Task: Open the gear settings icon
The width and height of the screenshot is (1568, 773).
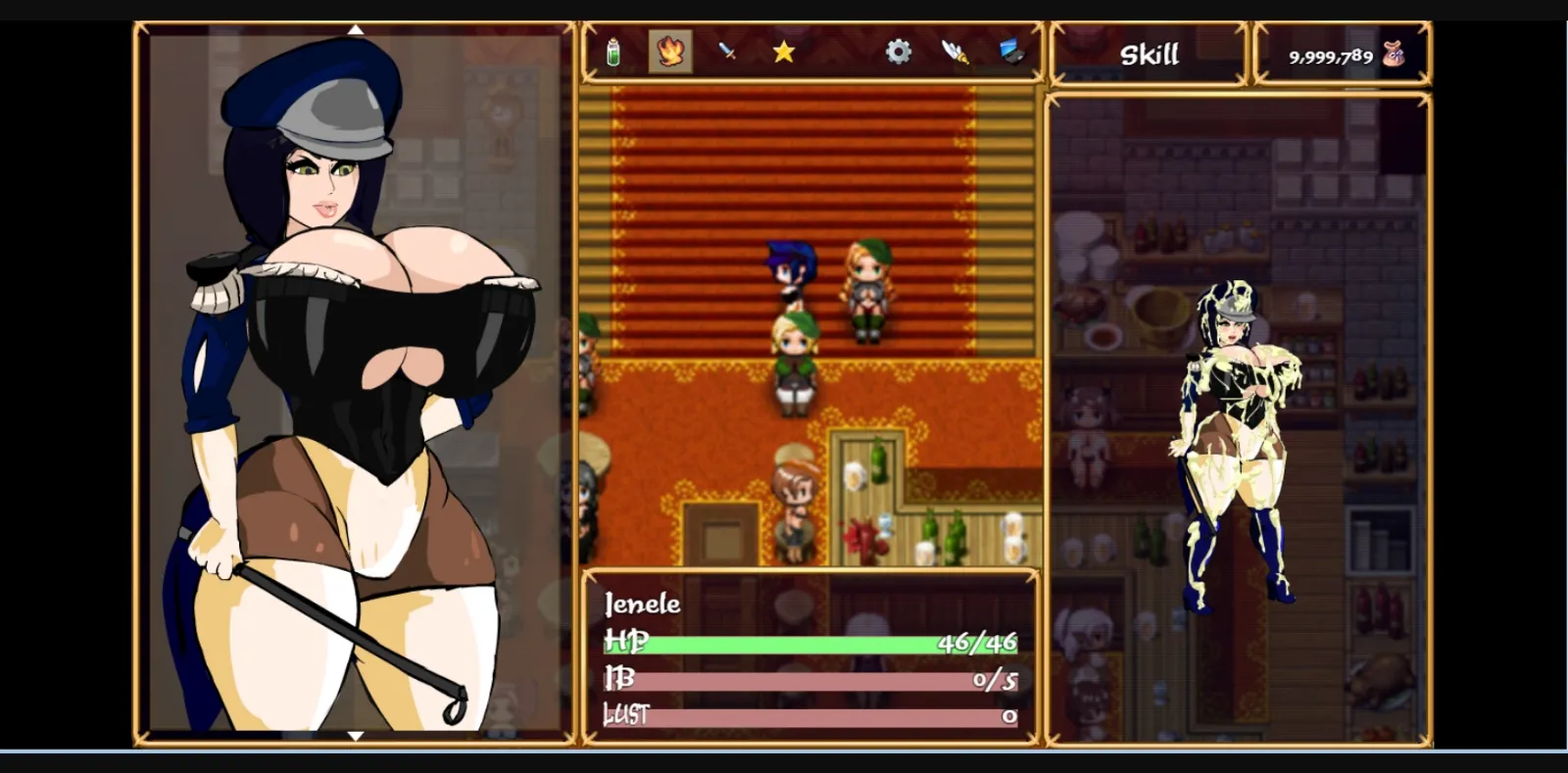Action: [x=901, y=53]
